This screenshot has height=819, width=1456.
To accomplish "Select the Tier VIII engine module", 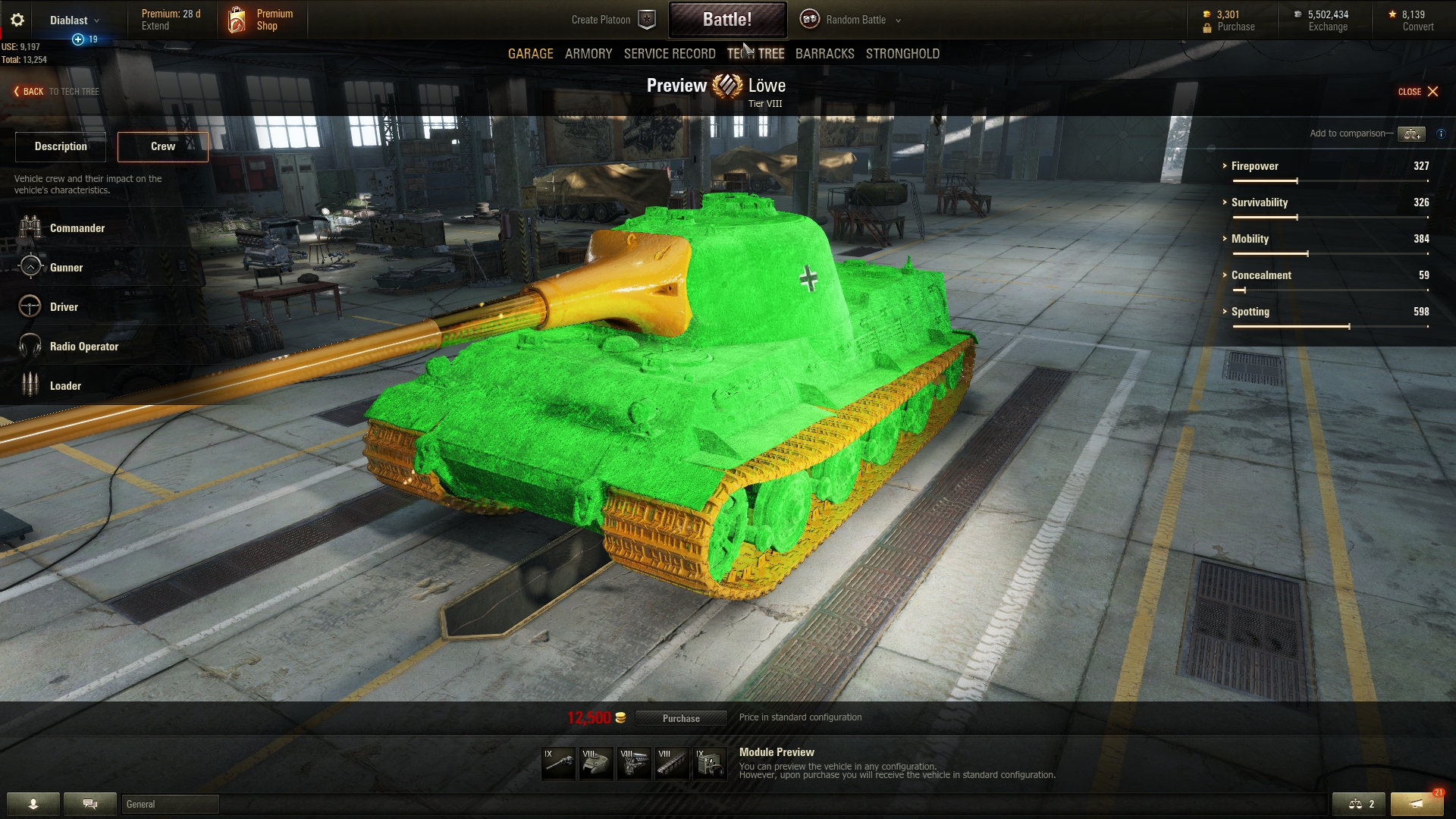I will 635,763.
